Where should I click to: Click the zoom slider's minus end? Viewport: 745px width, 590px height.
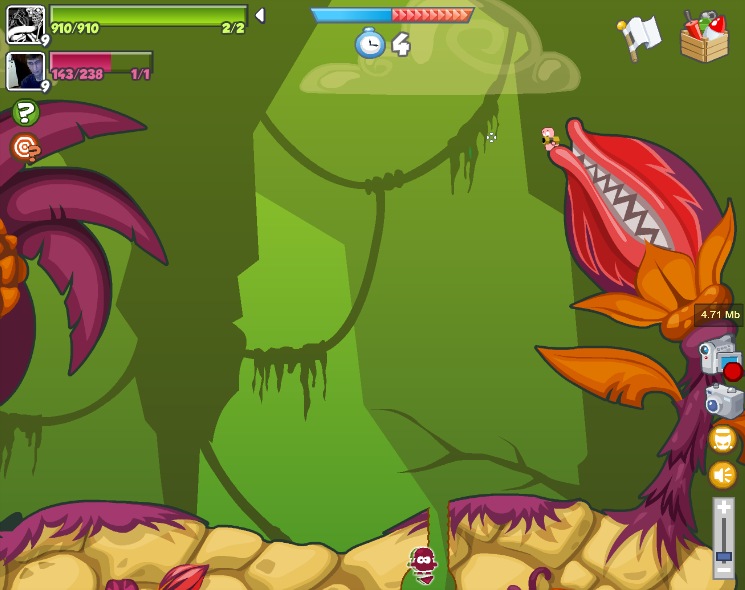(723, 569)
